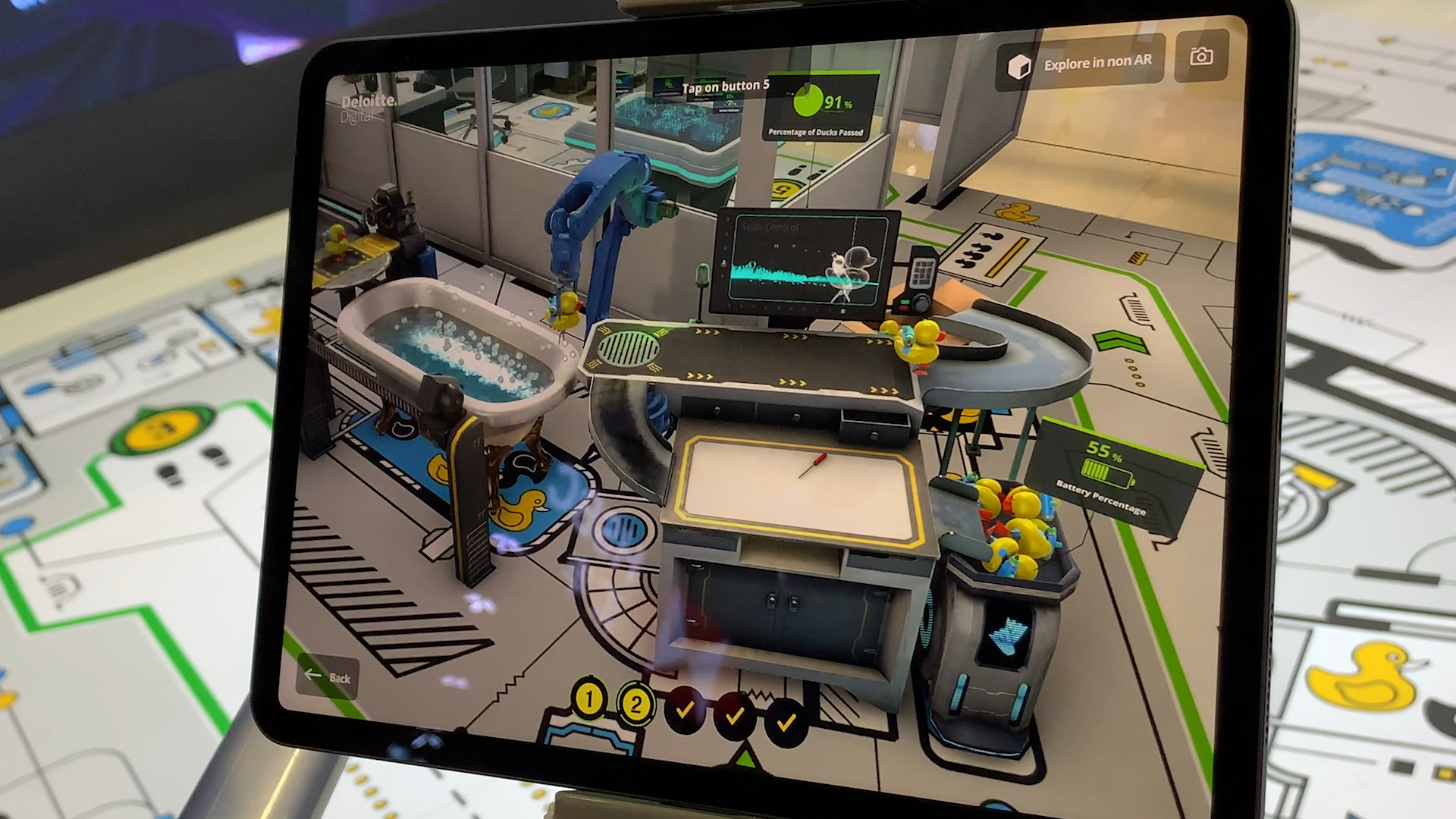Choose the yellow number 2 button
The height and width of the screenshot is (819, 1456).
(x=635, y=704)
